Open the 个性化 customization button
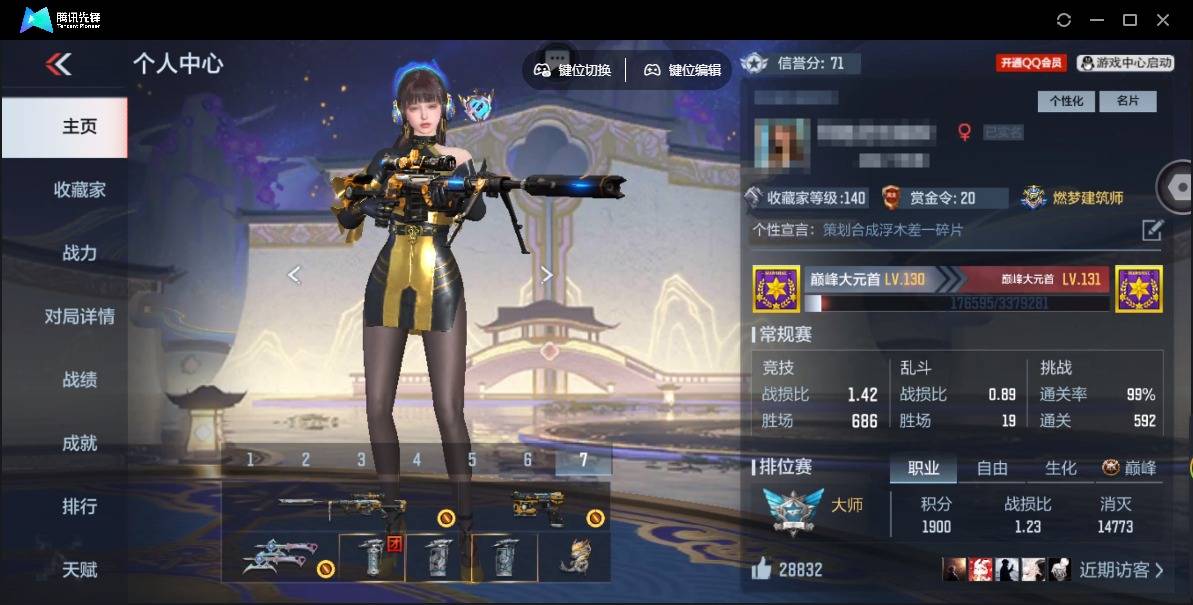Screen dimensions: 1193x605 1066,101
